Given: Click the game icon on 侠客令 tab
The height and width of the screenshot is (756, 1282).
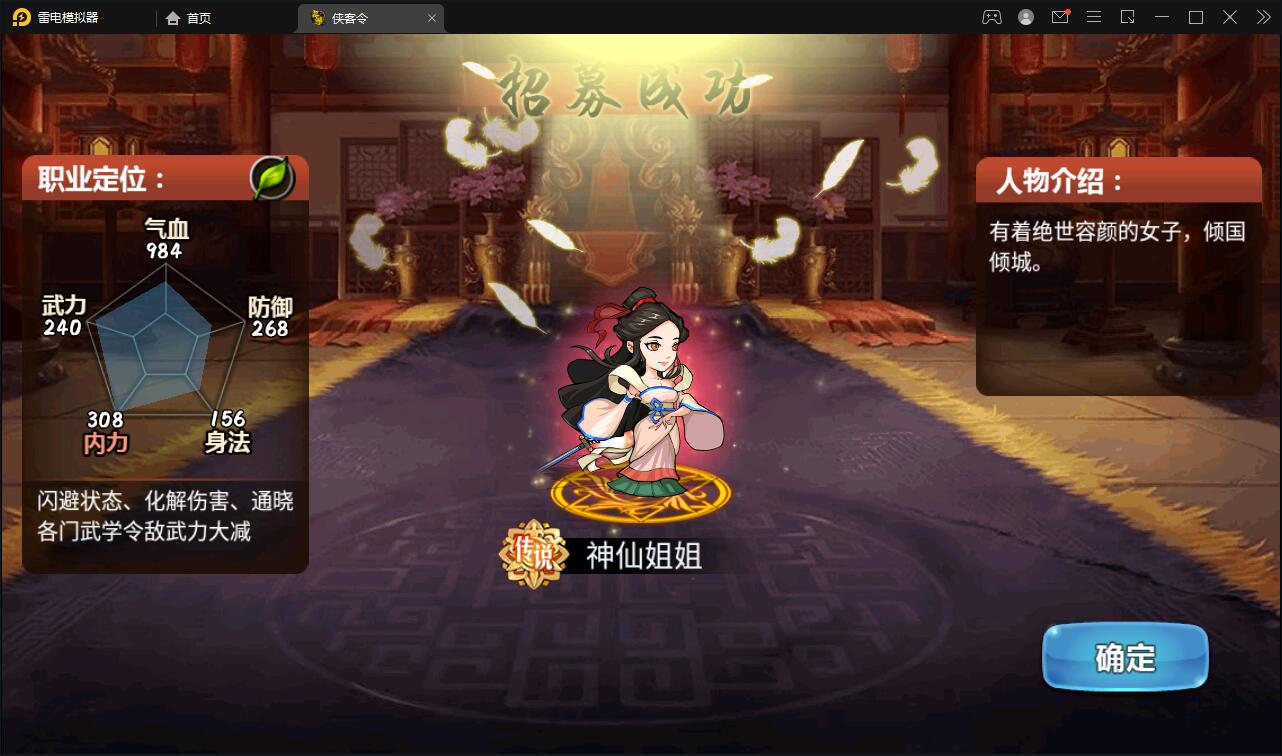Looking at the screenshot, I should (317, 17).
